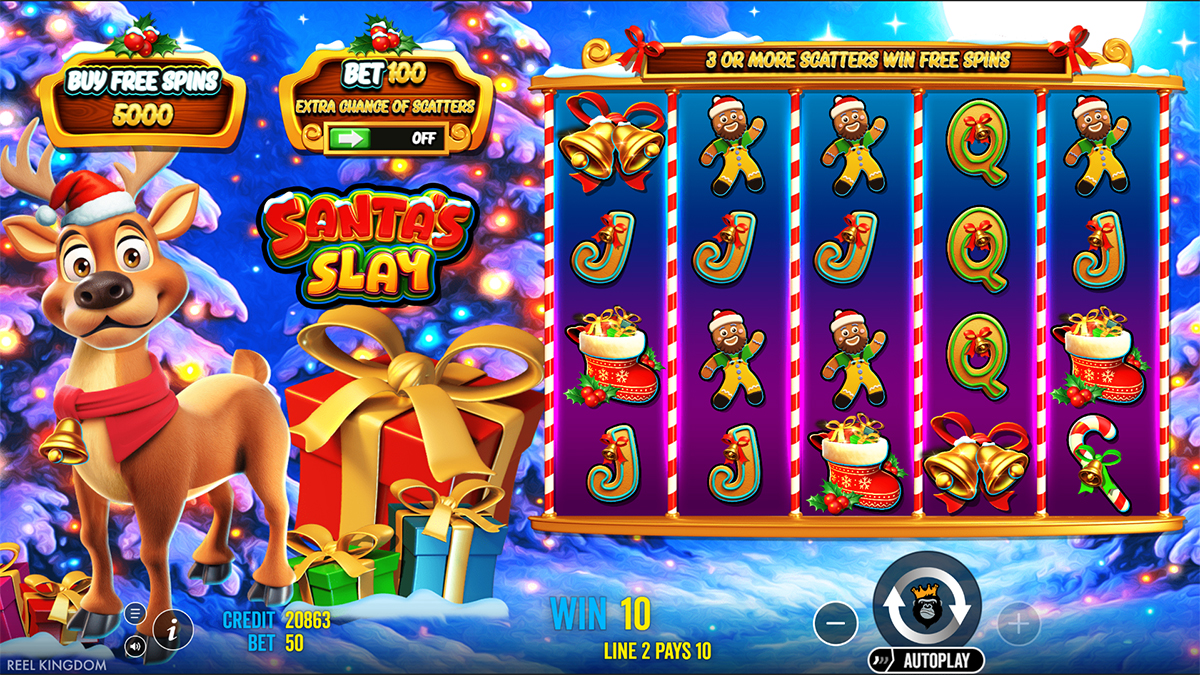The height and width of the screenshot is (675, 1200).
Task: Increase the bet with the plus button
Action: [1017, 625]
